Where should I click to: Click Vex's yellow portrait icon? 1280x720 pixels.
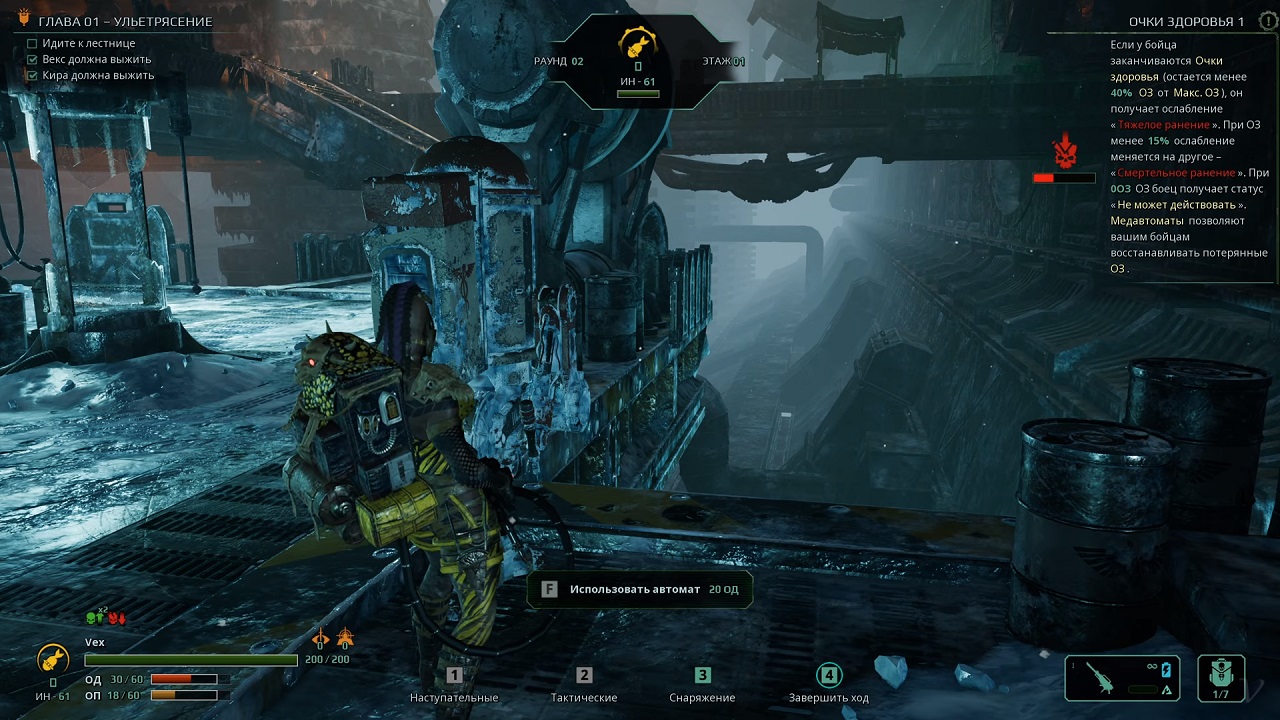pos(52,659)
